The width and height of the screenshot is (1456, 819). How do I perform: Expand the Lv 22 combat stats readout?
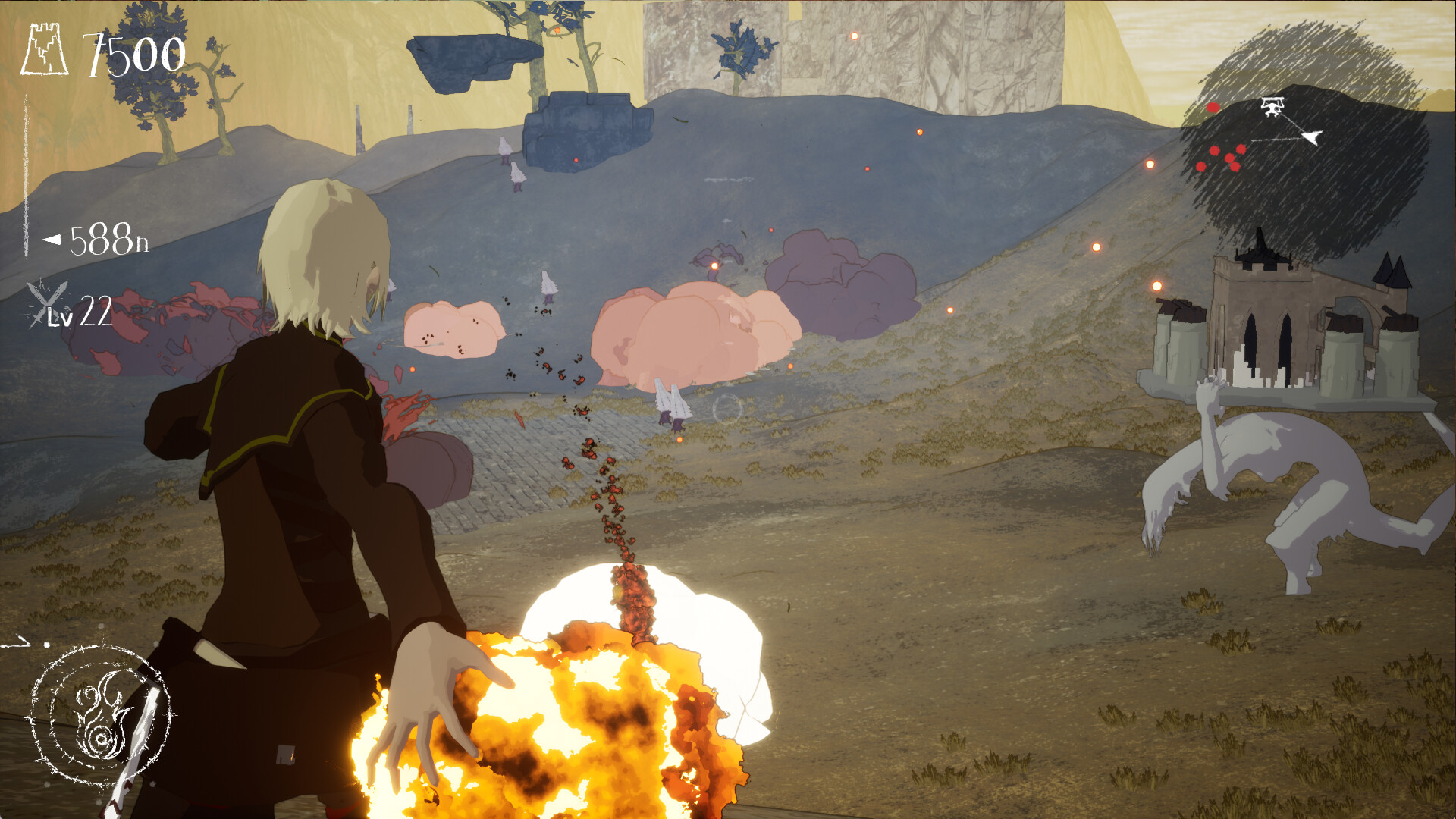pos(83,315)
